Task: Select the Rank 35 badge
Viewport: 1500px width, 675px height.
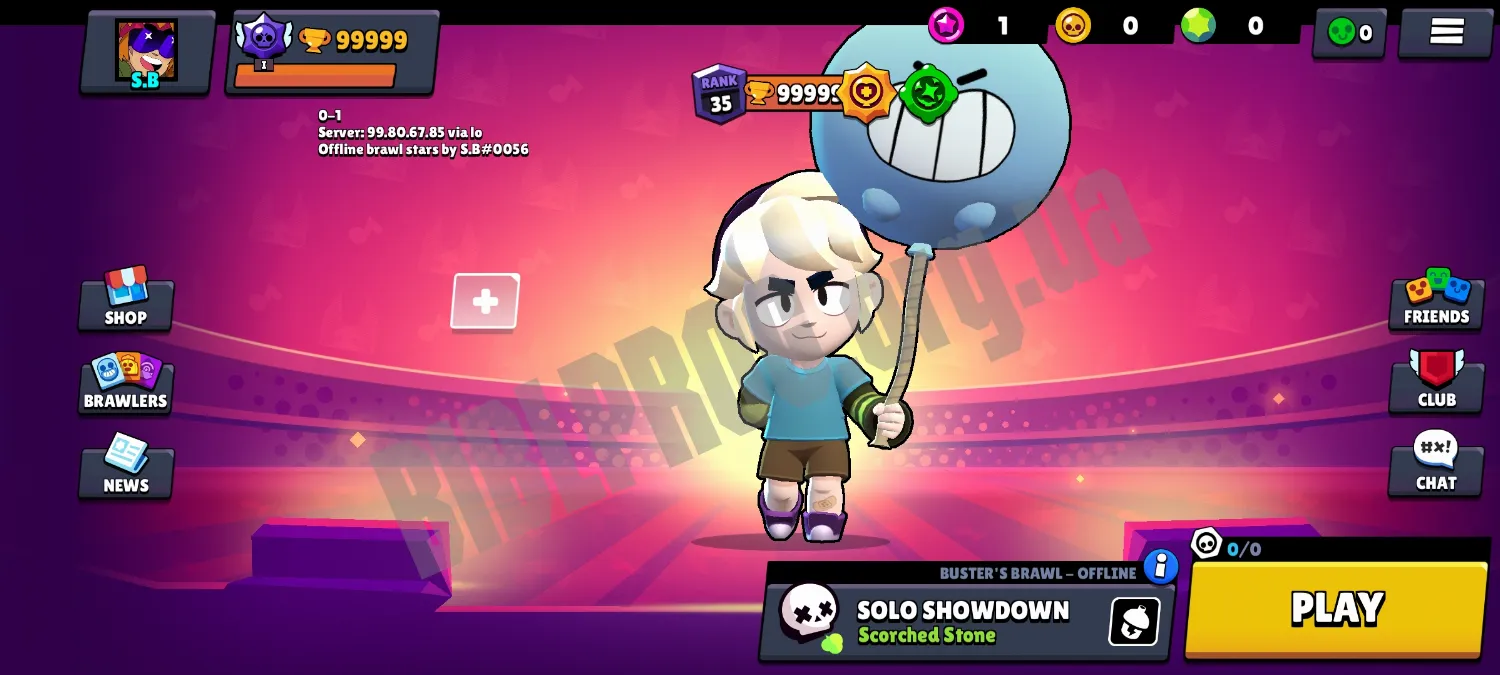Action: click(719, 95)
